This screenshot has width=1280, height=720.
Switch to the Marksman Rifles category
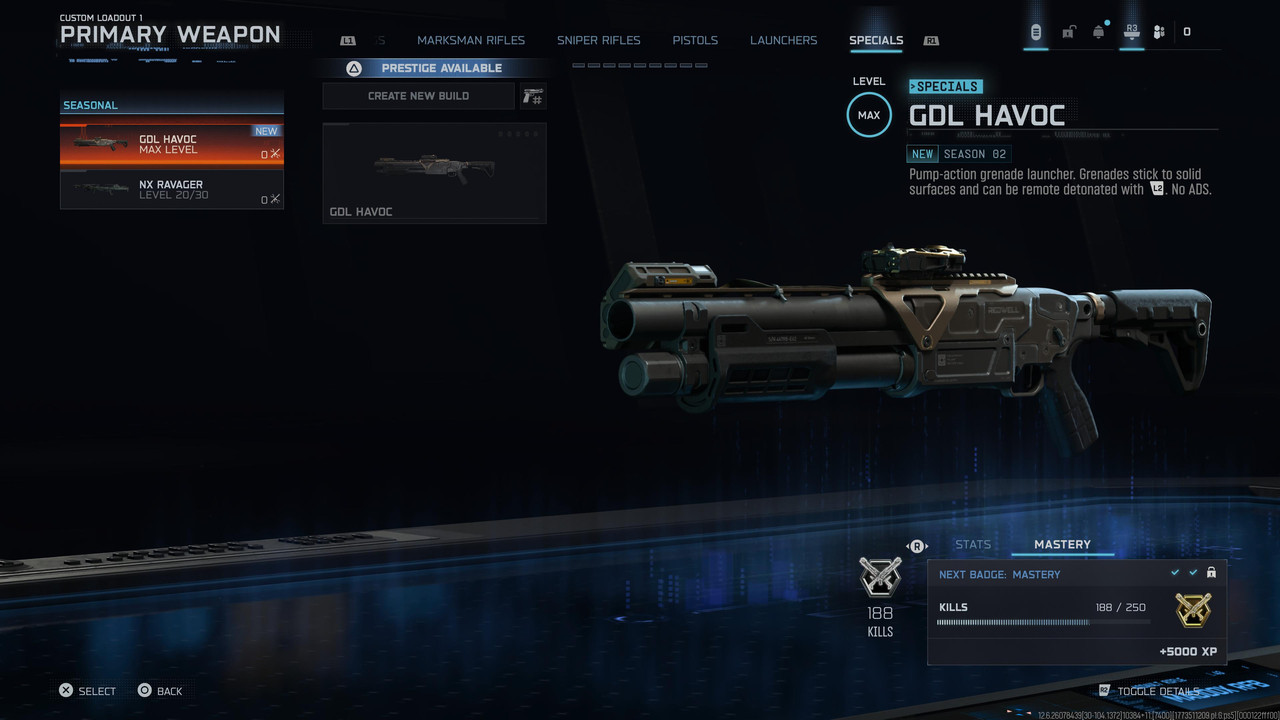click(x=470, y=40)
